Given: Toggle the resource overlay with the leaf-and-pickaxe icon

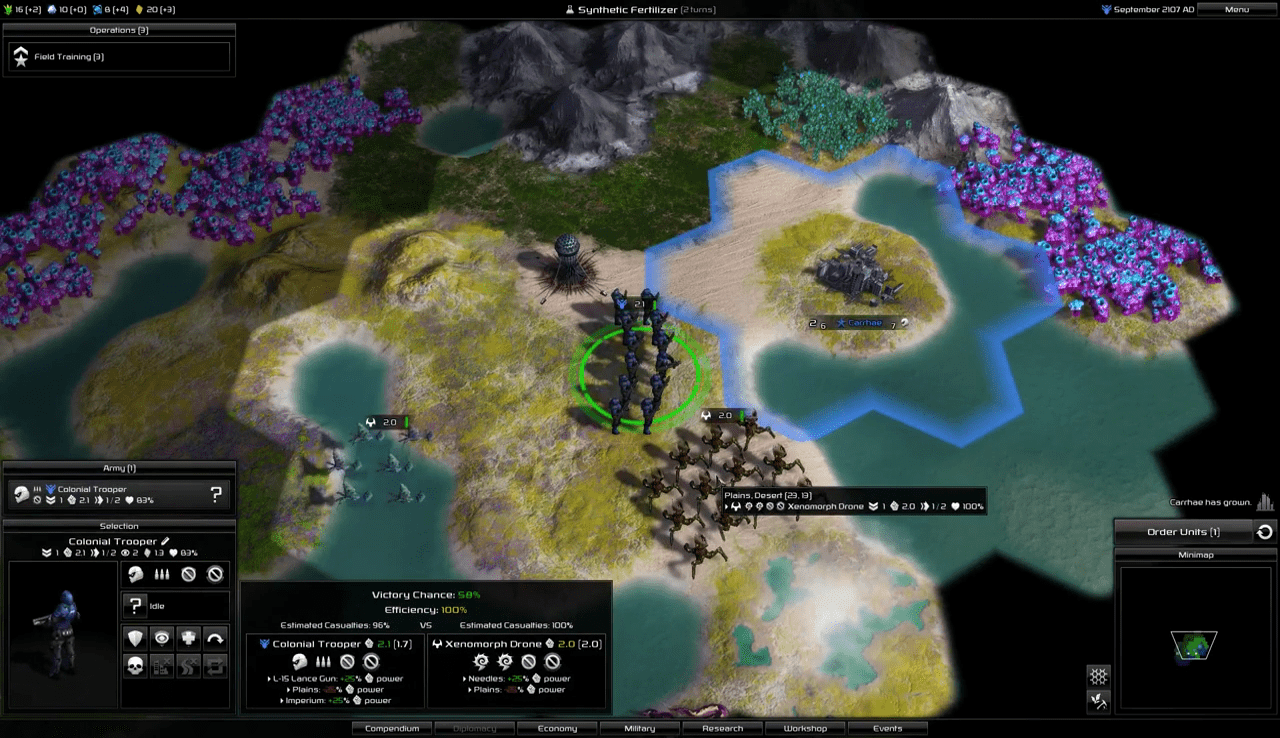Looking at the screenshot, I should (x=1098, y=702).
